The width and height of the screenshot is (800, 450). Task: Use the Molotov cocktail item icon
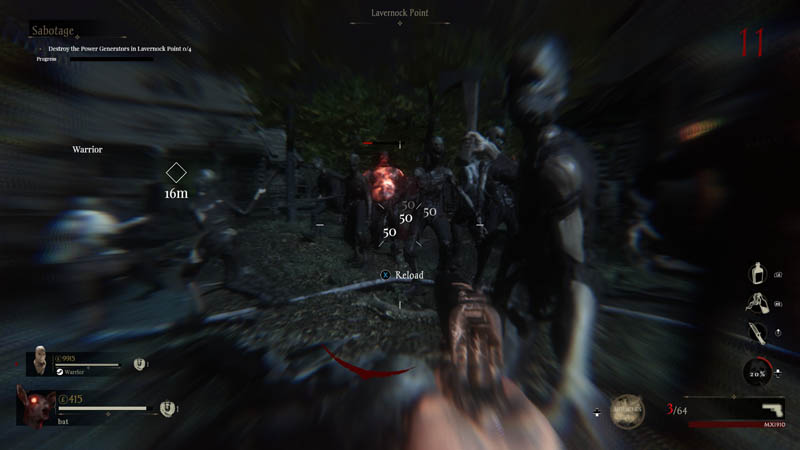(x=757, y=304)
